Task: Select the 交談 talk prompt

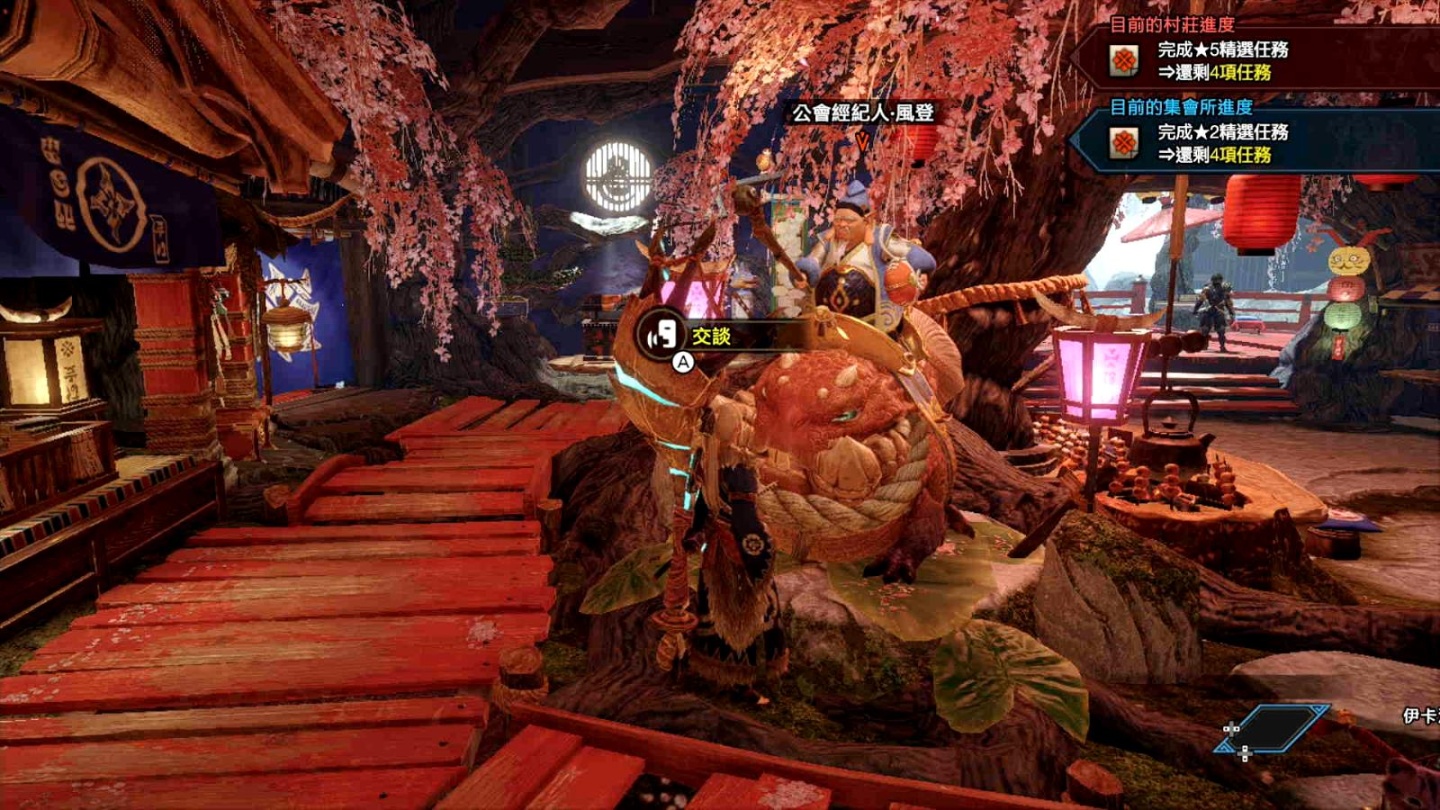Action: click(712, 337)
